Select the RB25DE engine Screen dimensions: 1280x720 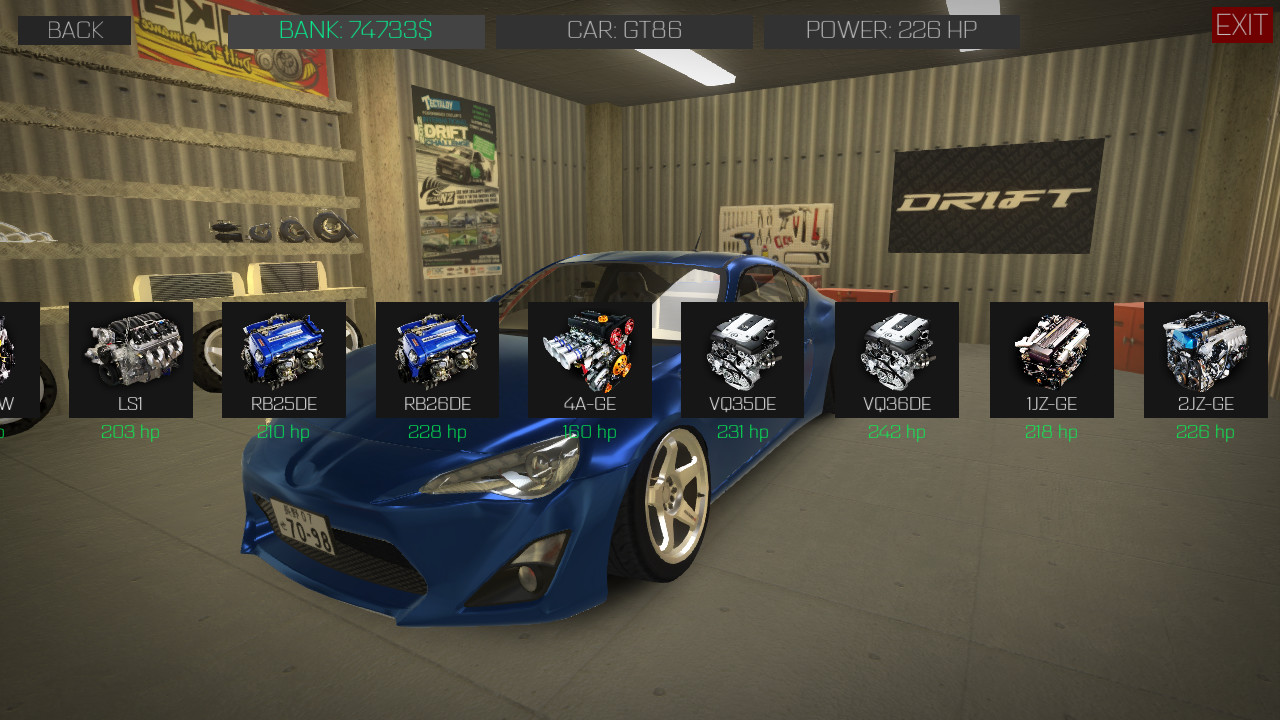pyautogui.click(x=283, y=359)
